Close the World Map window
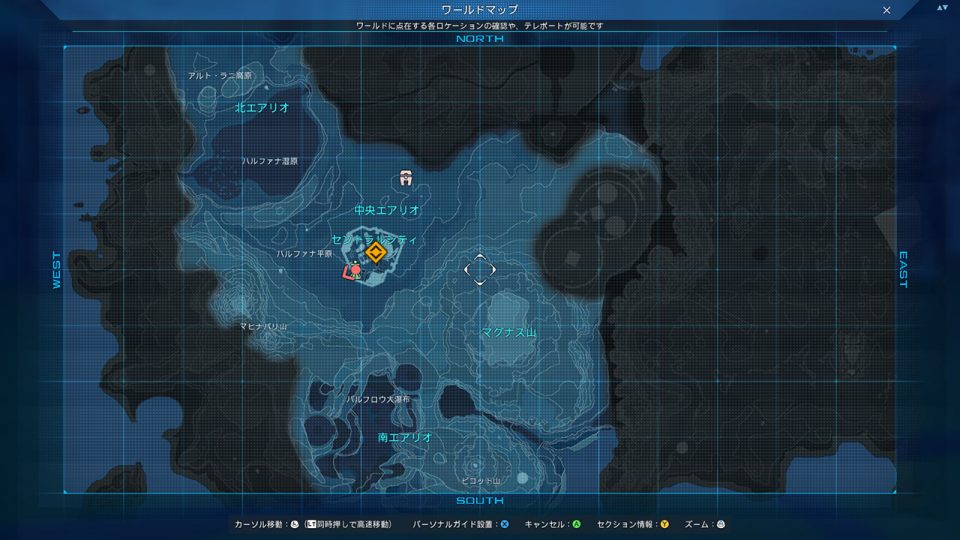Screen dimensions: 960x540 click(886, 10)
